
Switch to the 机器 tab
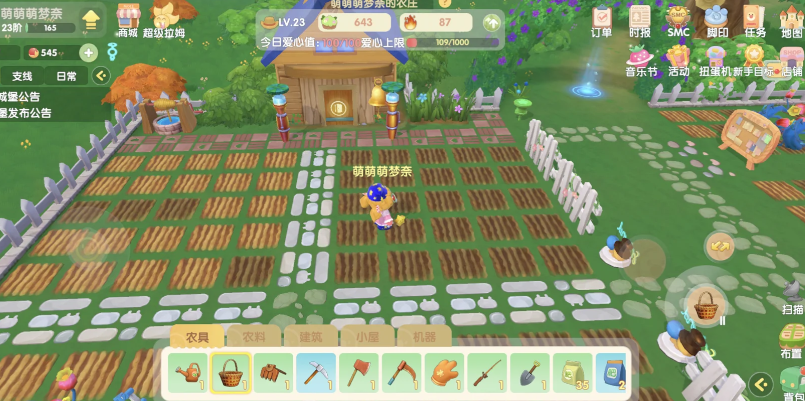[423, 337]
